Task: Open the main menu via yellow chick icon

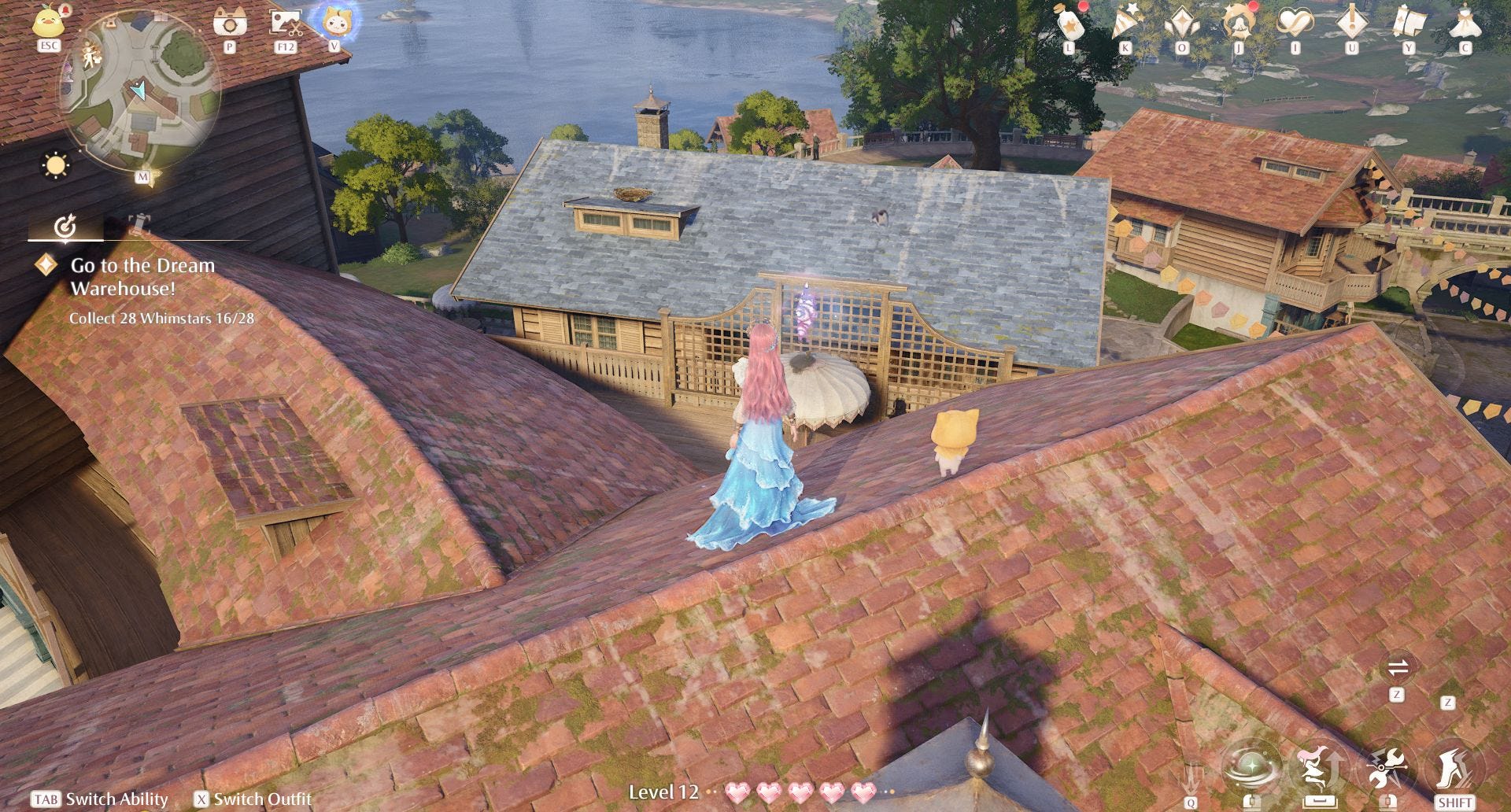Action: (49, 20)
